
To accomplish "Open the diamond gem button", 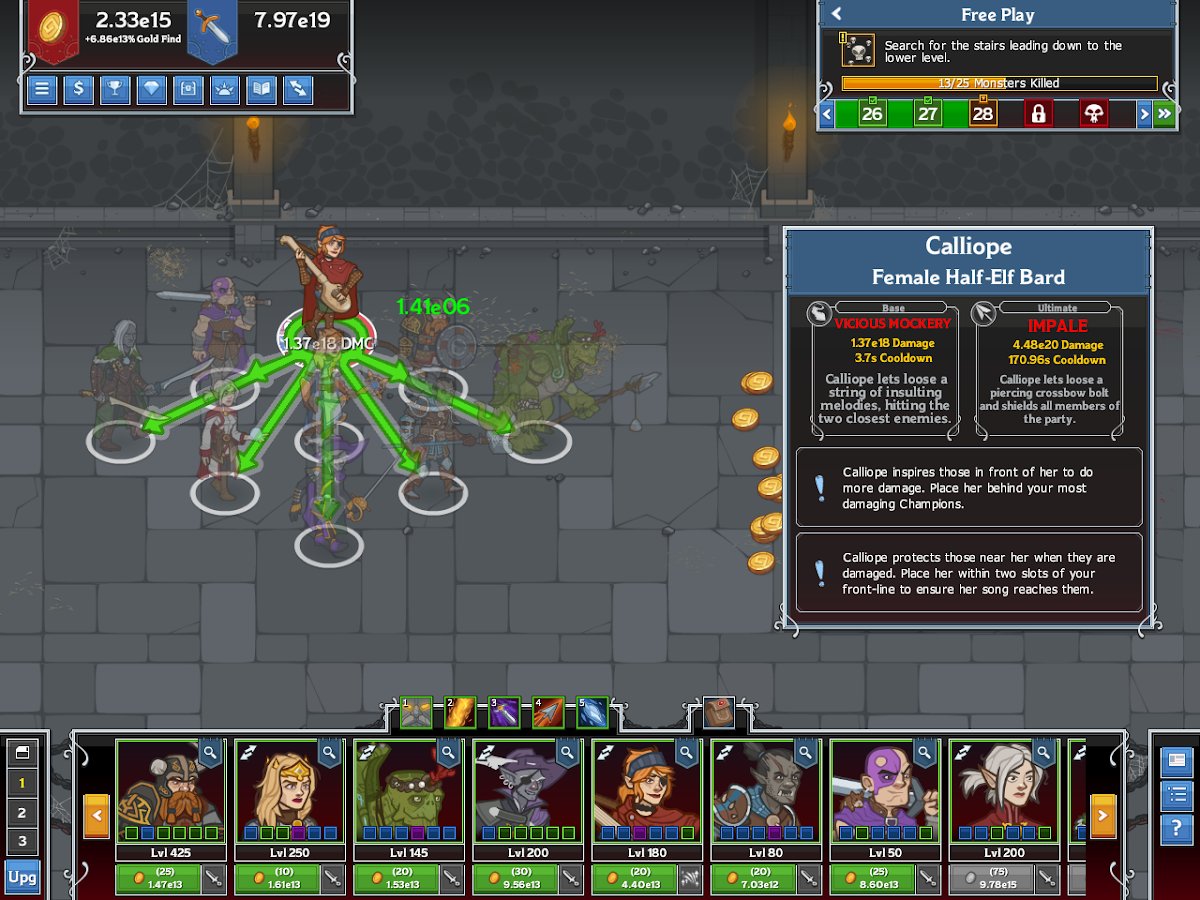I will point(152,90).
